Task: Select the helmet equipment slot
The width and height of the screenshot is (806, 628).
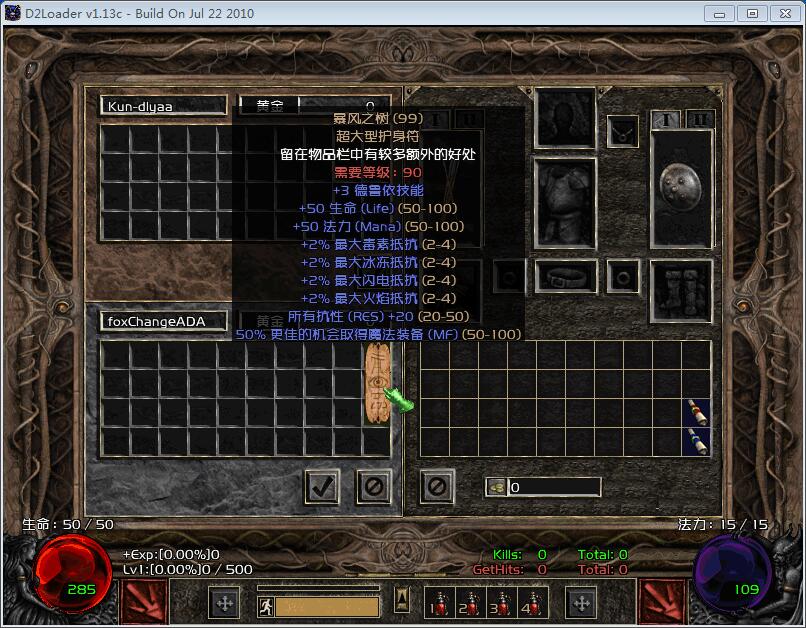Action: coord(566,118)
